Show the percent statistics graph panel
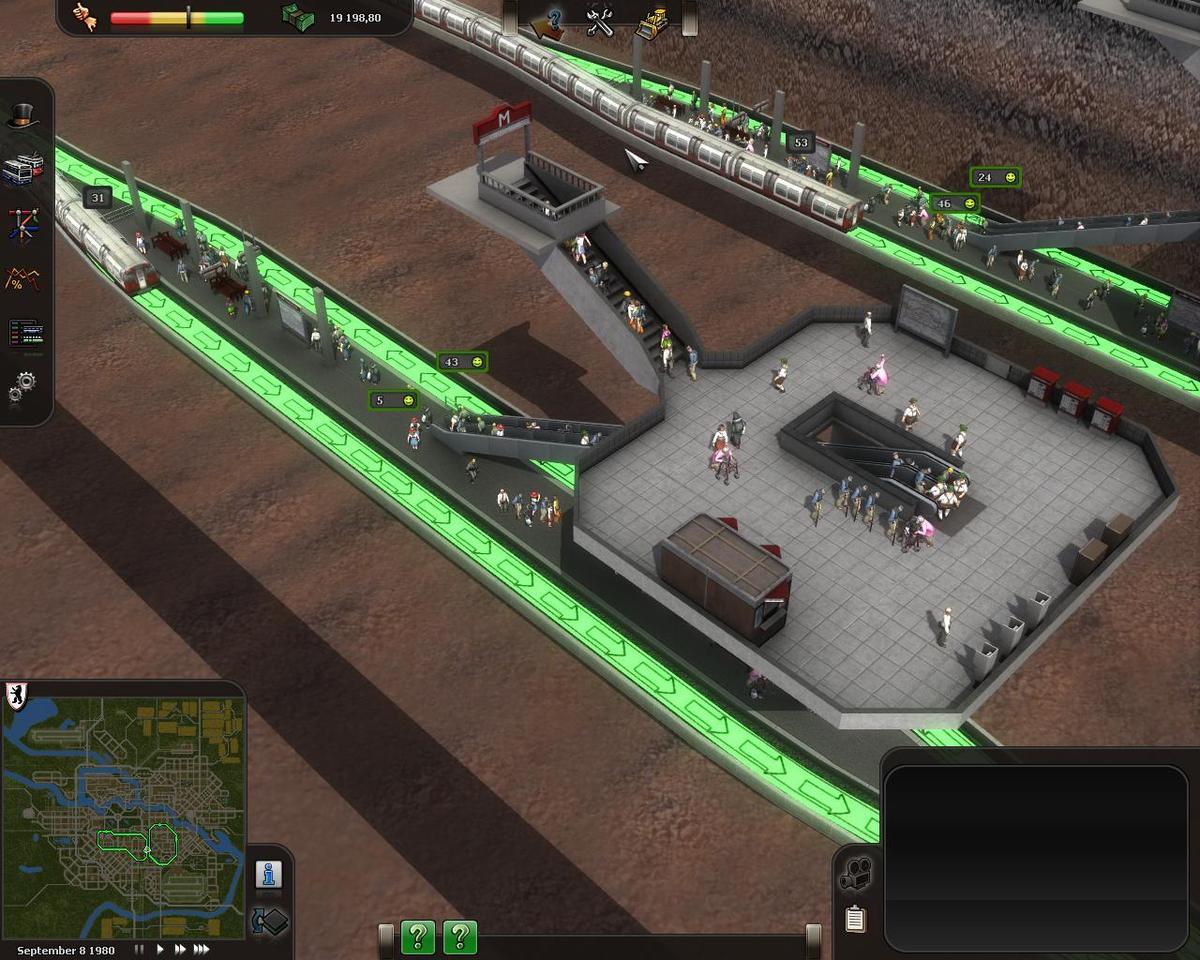Image resolution: width=1200 pixels, height=960 pixels. click(x=23, y=278)
